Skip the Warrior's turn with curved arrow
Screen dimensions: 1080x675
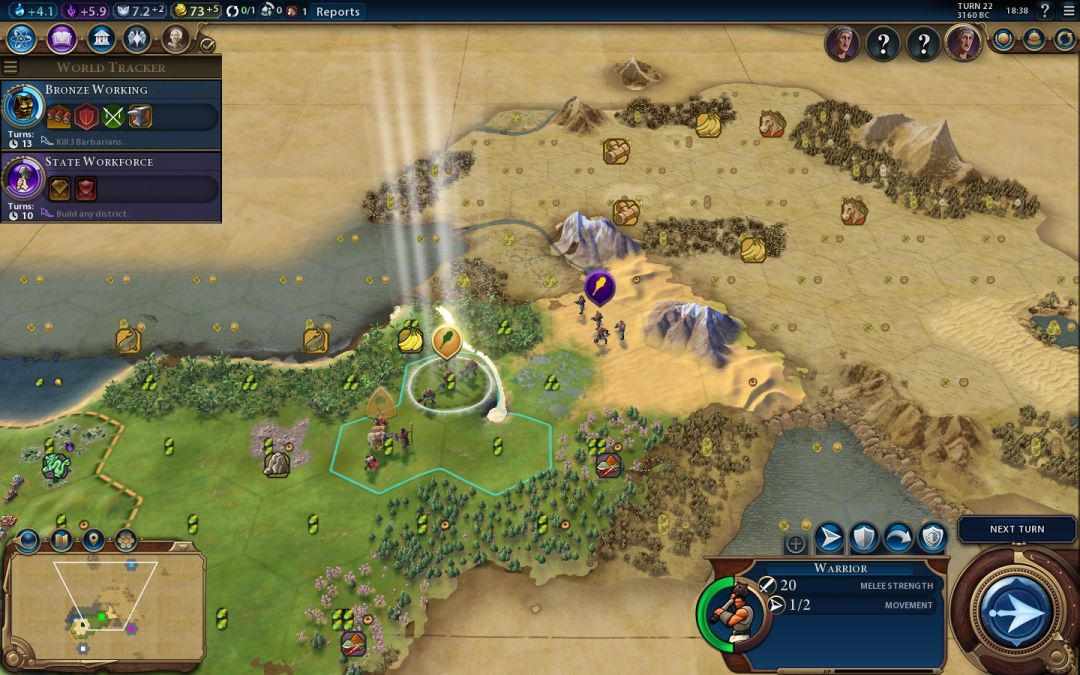[898, 539]
